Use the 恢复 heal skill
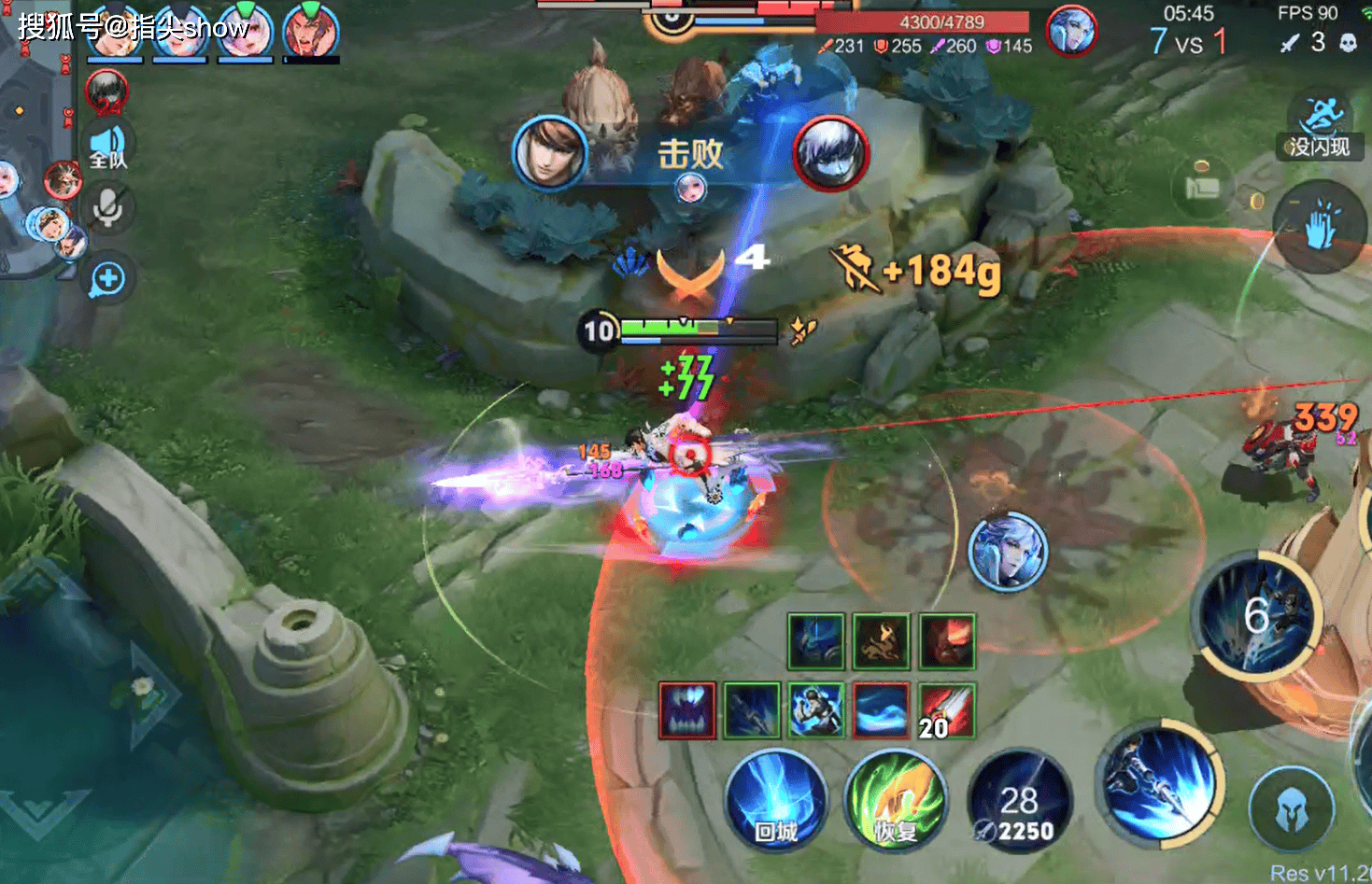This screenshot has width=1372, height=884. pyautogui.click(x=895, y=799)
